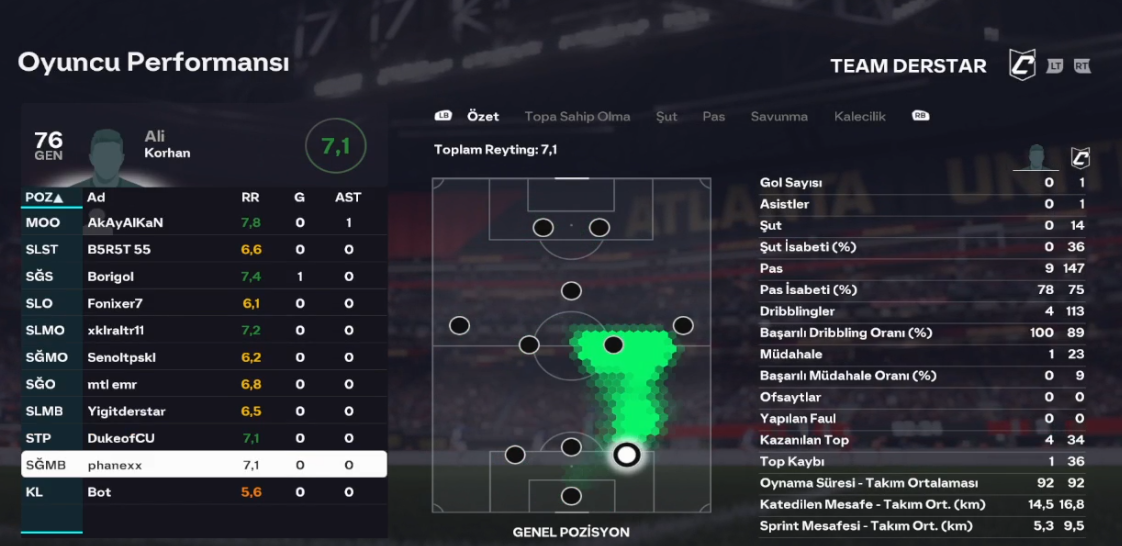Select player row xklraltr11

click(x=203, y=330)
